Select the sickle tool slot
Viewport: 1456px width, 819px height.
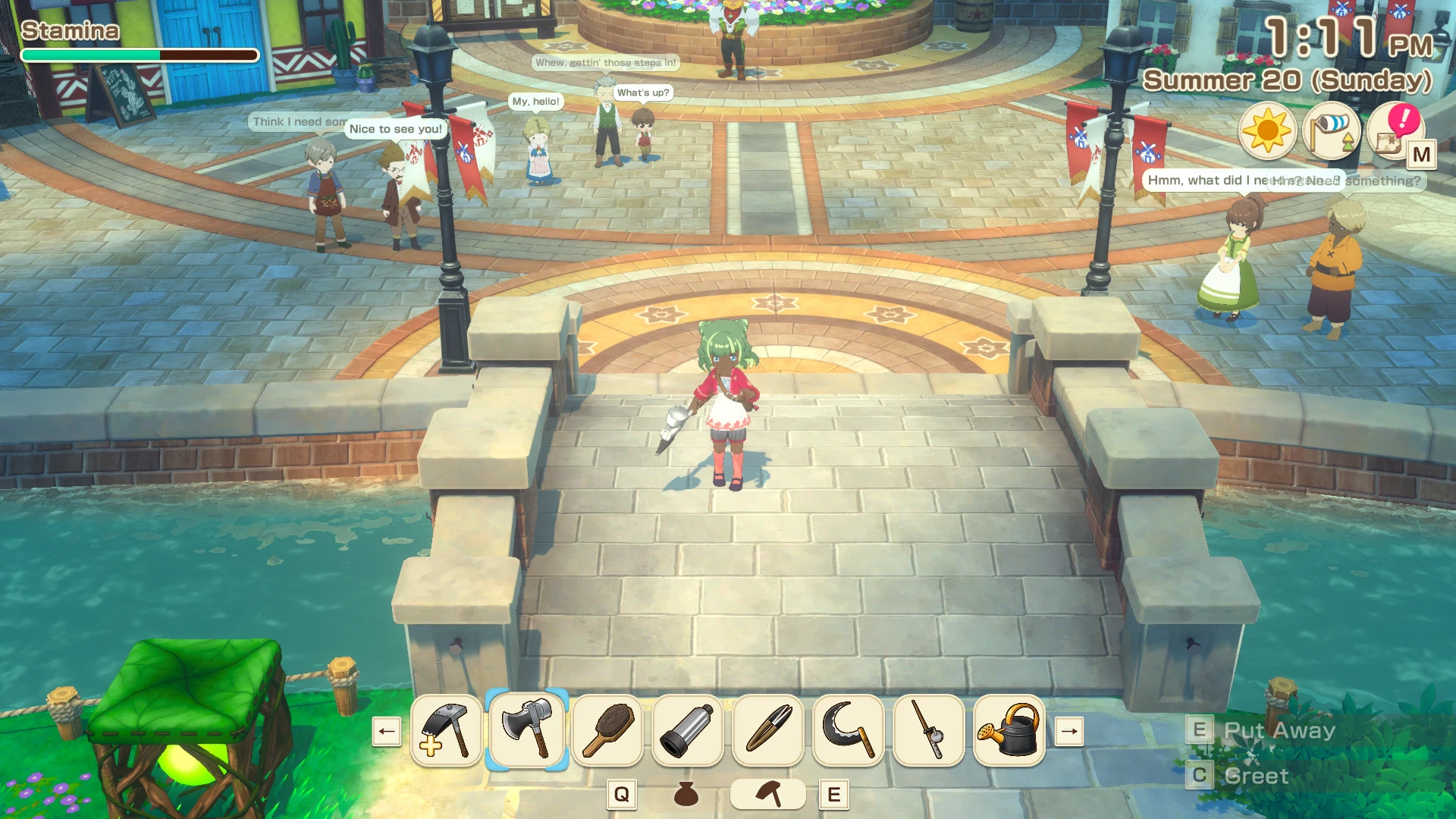coord(849,731)
